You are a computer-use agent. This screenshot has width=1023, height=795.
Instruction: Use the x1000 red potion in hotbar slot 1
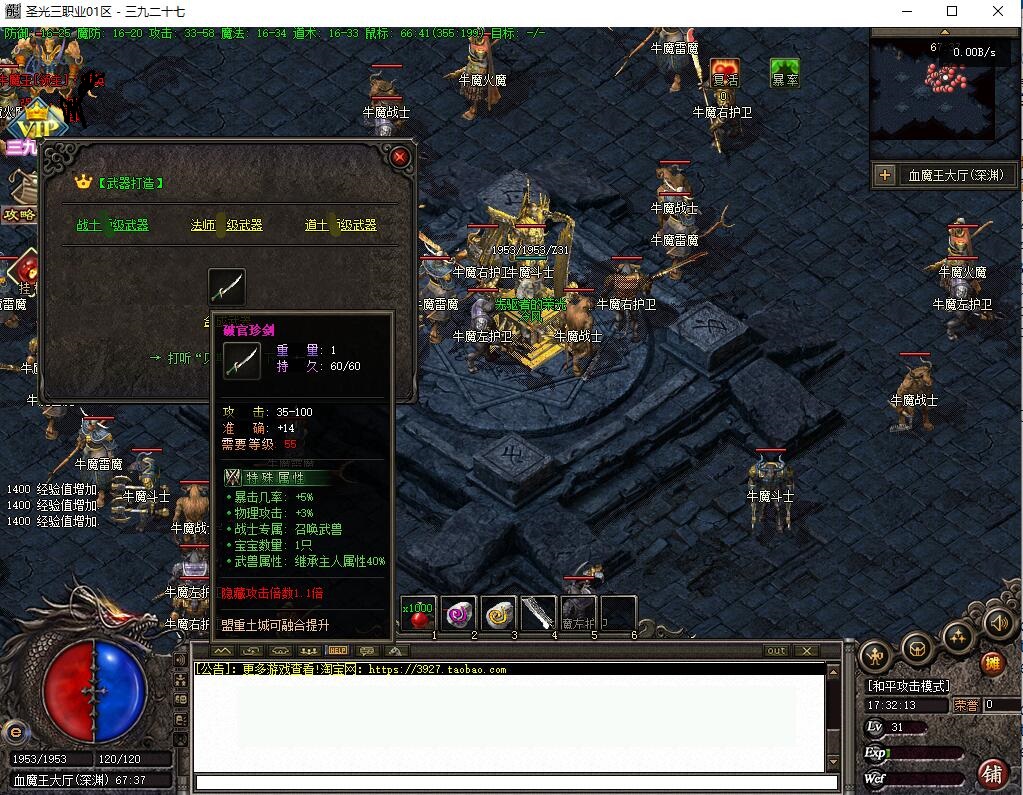[418, 614]
